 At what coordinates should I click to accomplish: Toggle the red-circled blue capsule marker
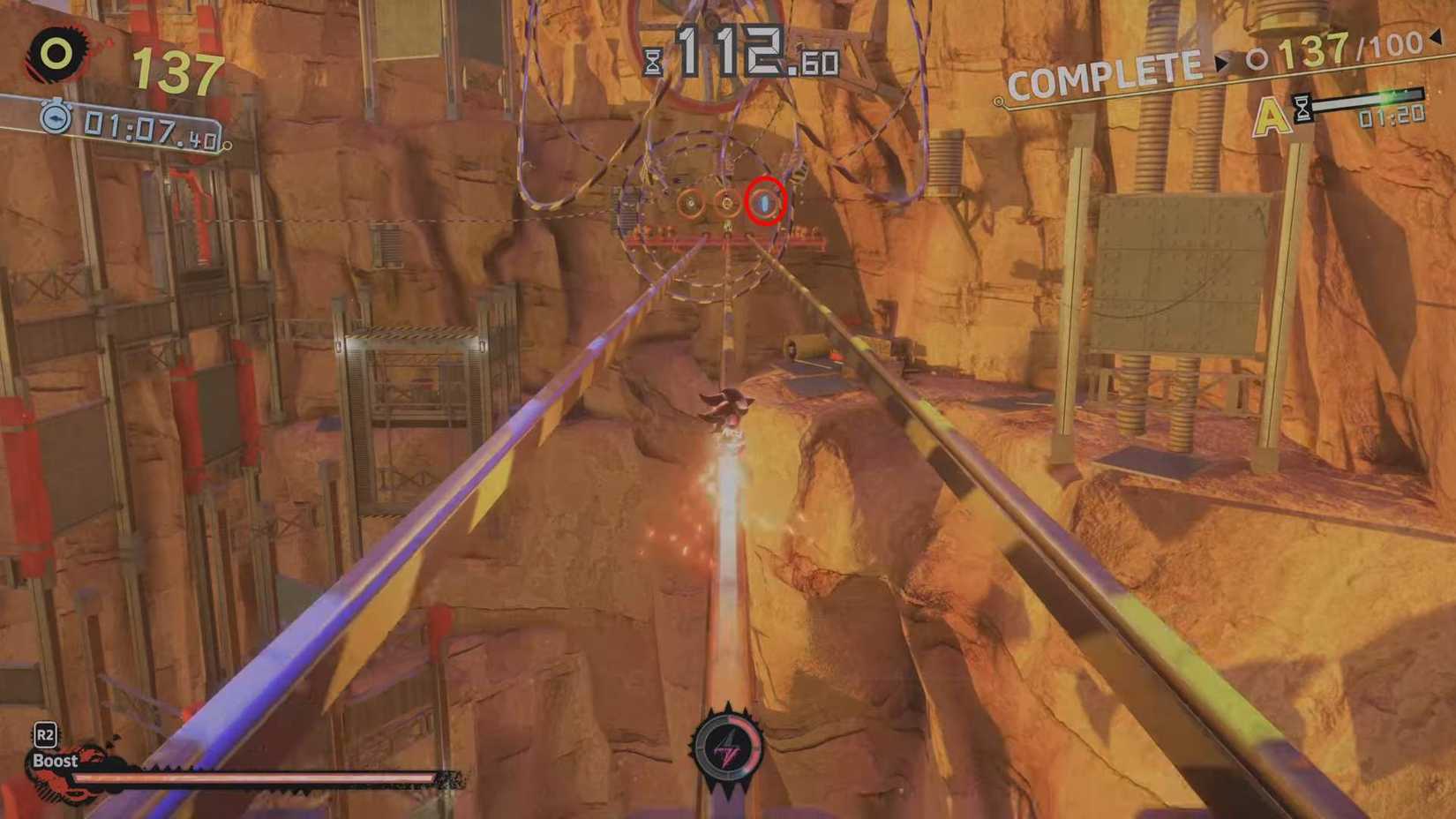click(765, 200)
